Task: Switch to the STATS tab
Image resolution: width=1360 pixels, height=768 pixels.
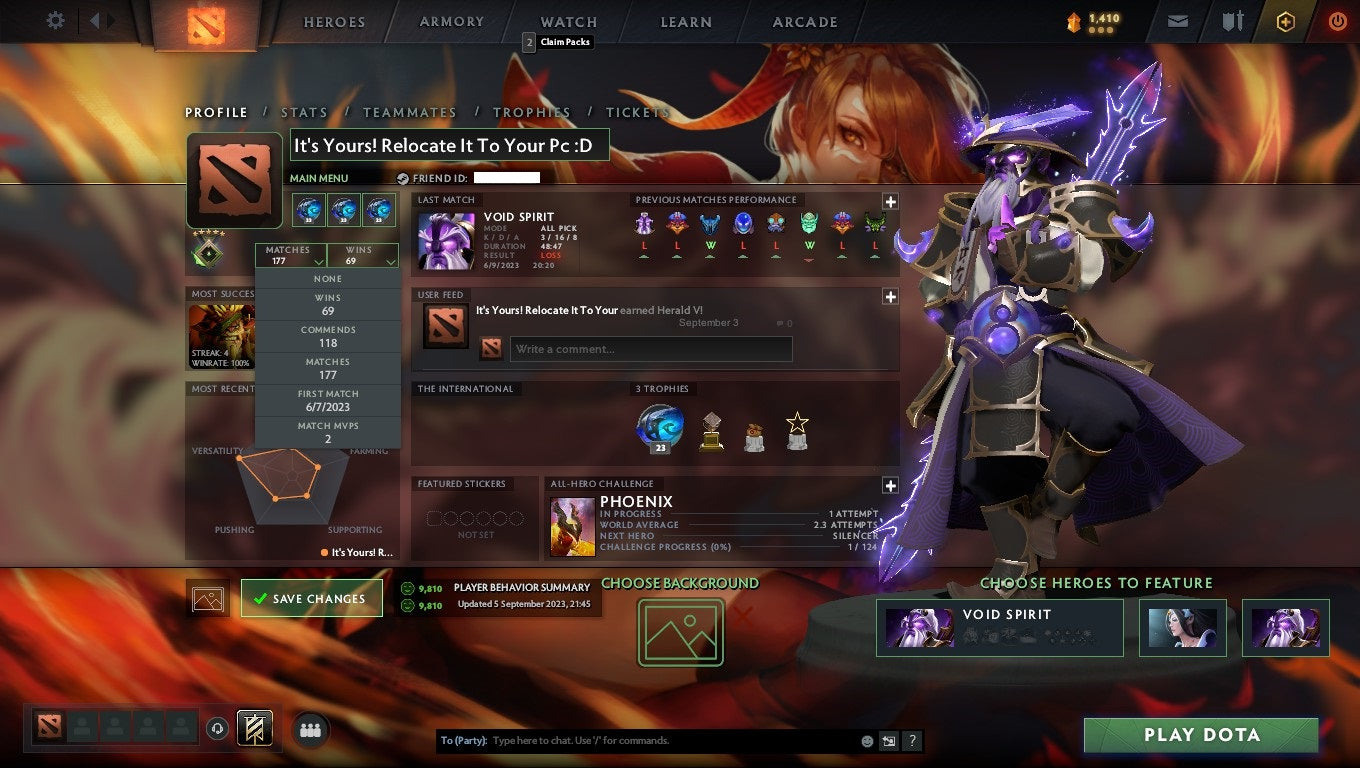Action: [304, 112]
